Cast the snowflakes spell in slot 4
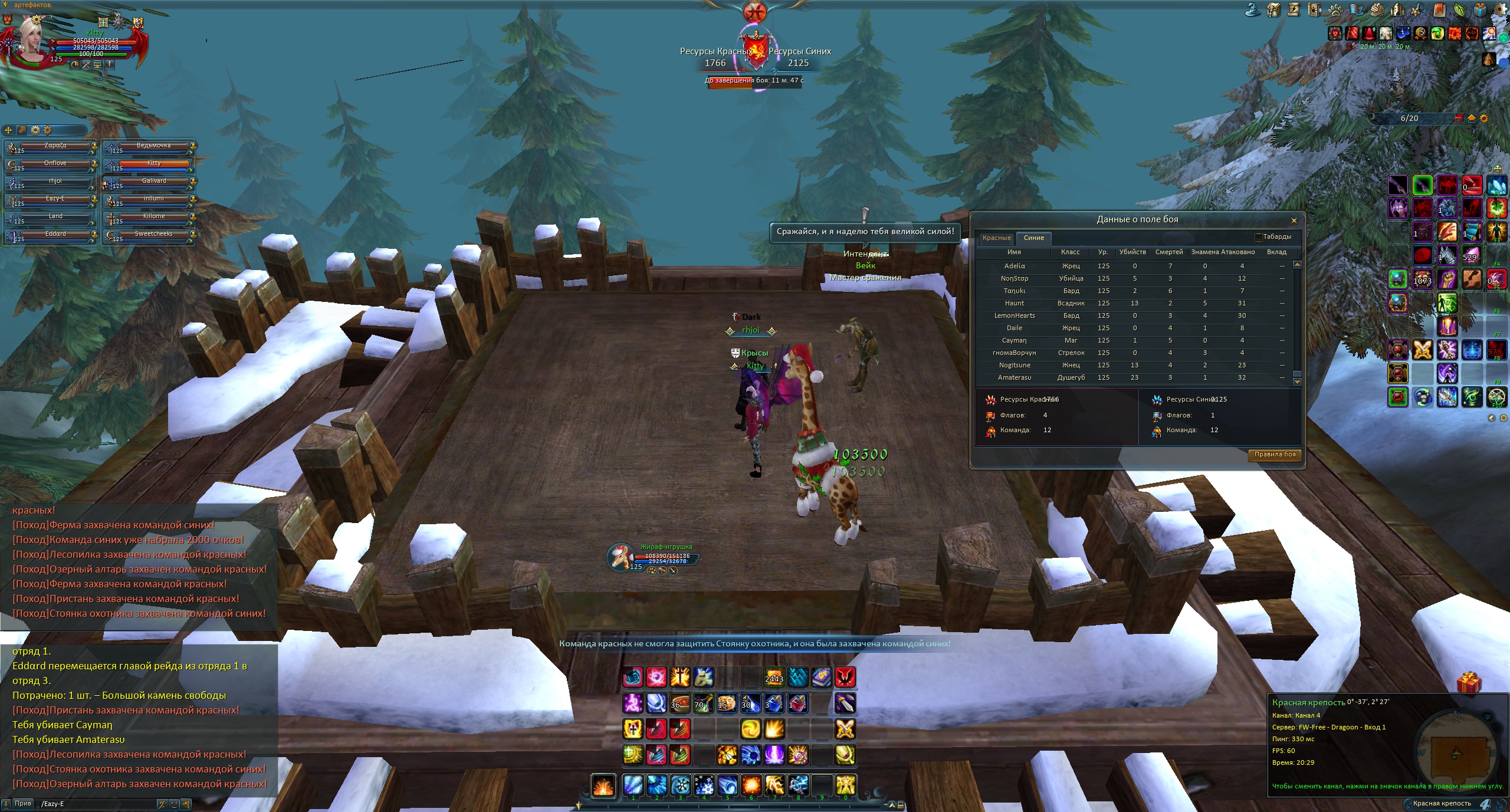This screenshot has height=812, width=1510. tap(704, 785)
